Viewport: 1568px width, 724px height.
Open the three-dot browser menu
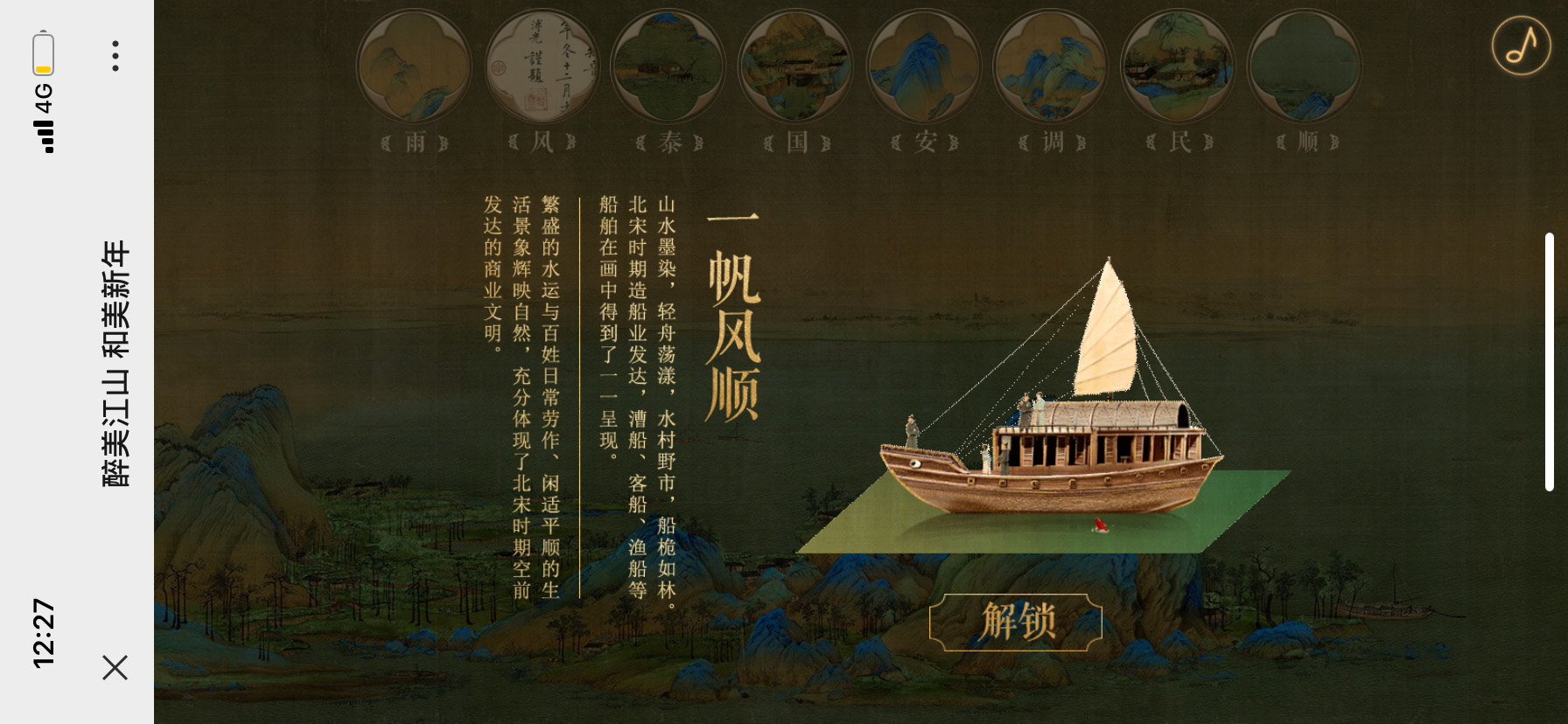click(x=115, y=55)
